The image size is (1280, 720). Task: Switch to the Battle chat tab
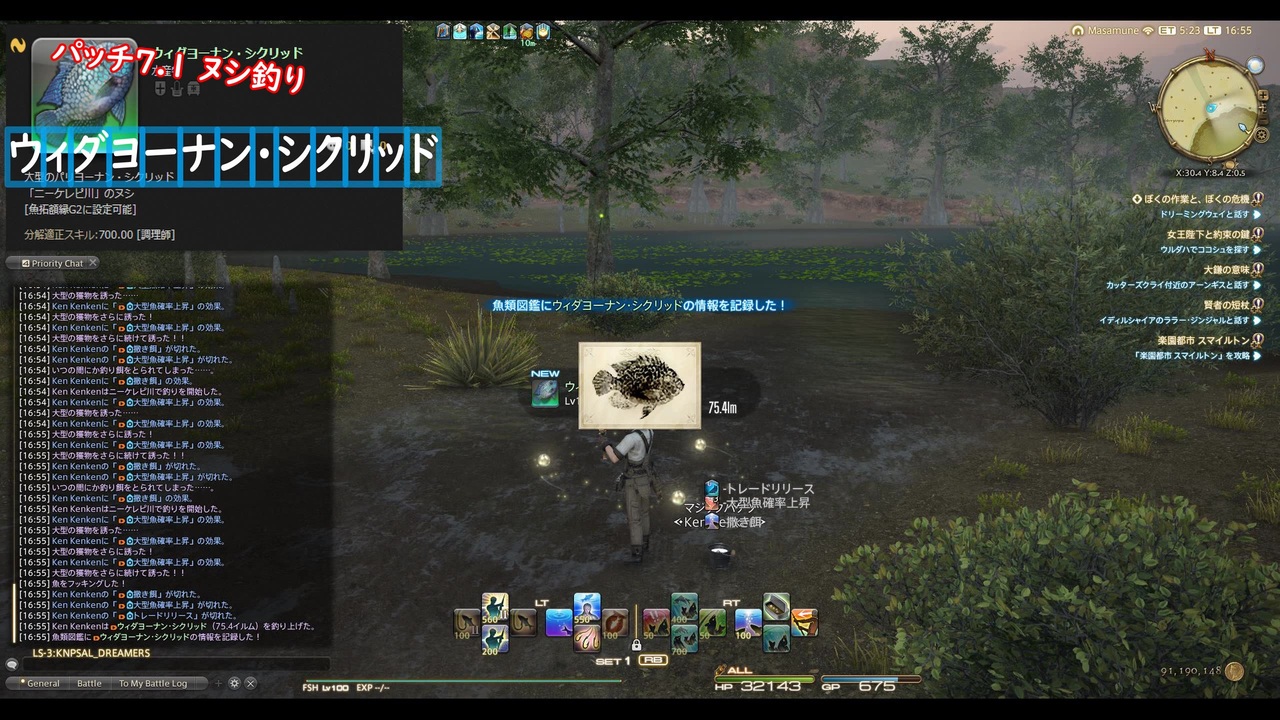(x=89, y=684)
